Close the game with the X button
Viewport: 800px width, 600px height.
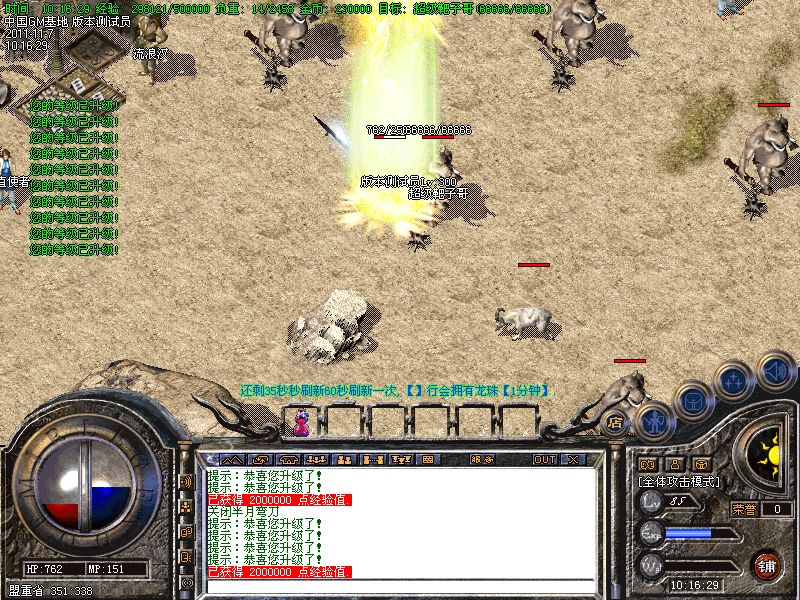573,460
